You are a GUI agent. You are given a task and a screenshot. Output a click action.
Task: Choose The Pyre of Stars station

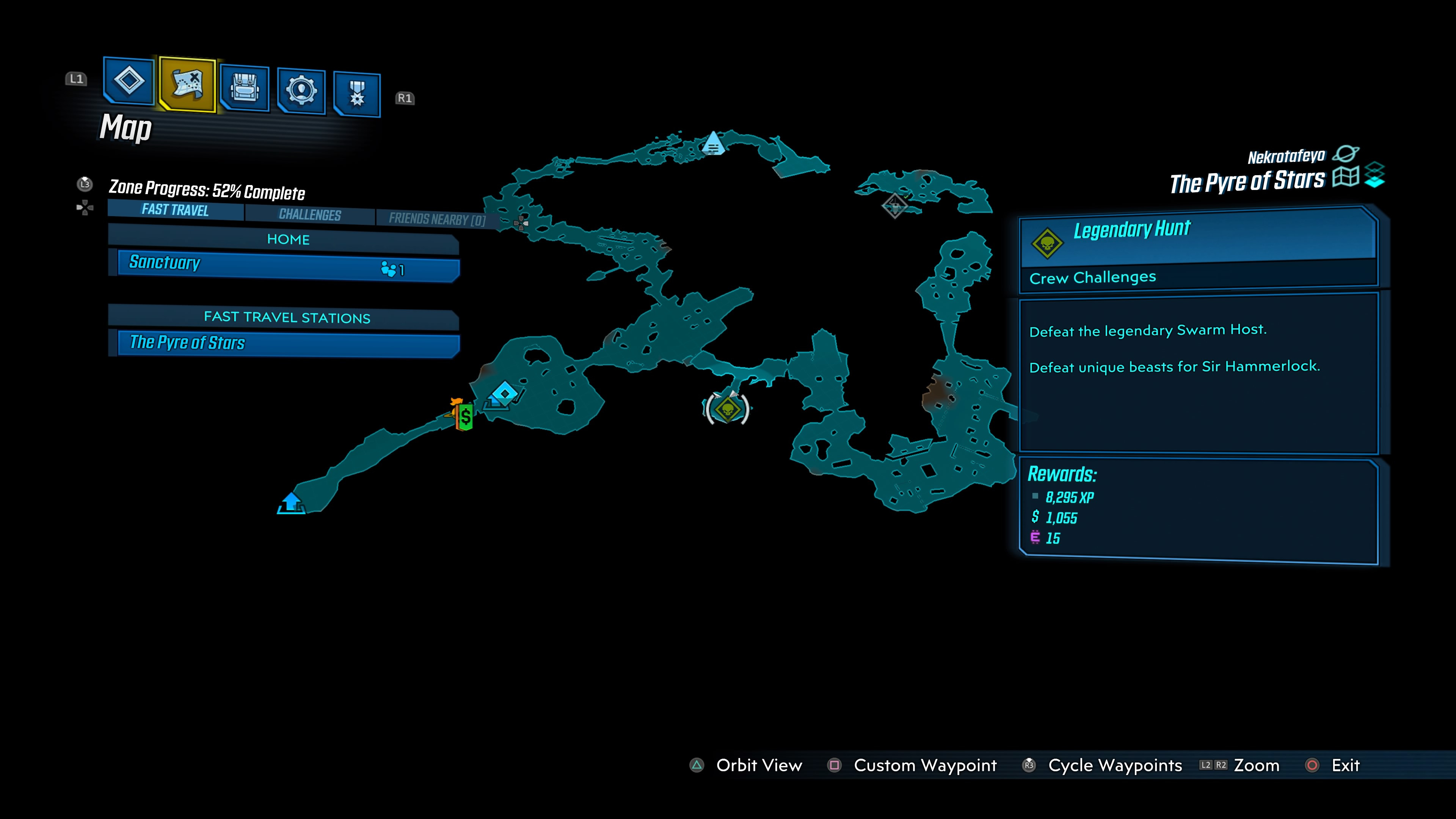click(x=288, y=344)
